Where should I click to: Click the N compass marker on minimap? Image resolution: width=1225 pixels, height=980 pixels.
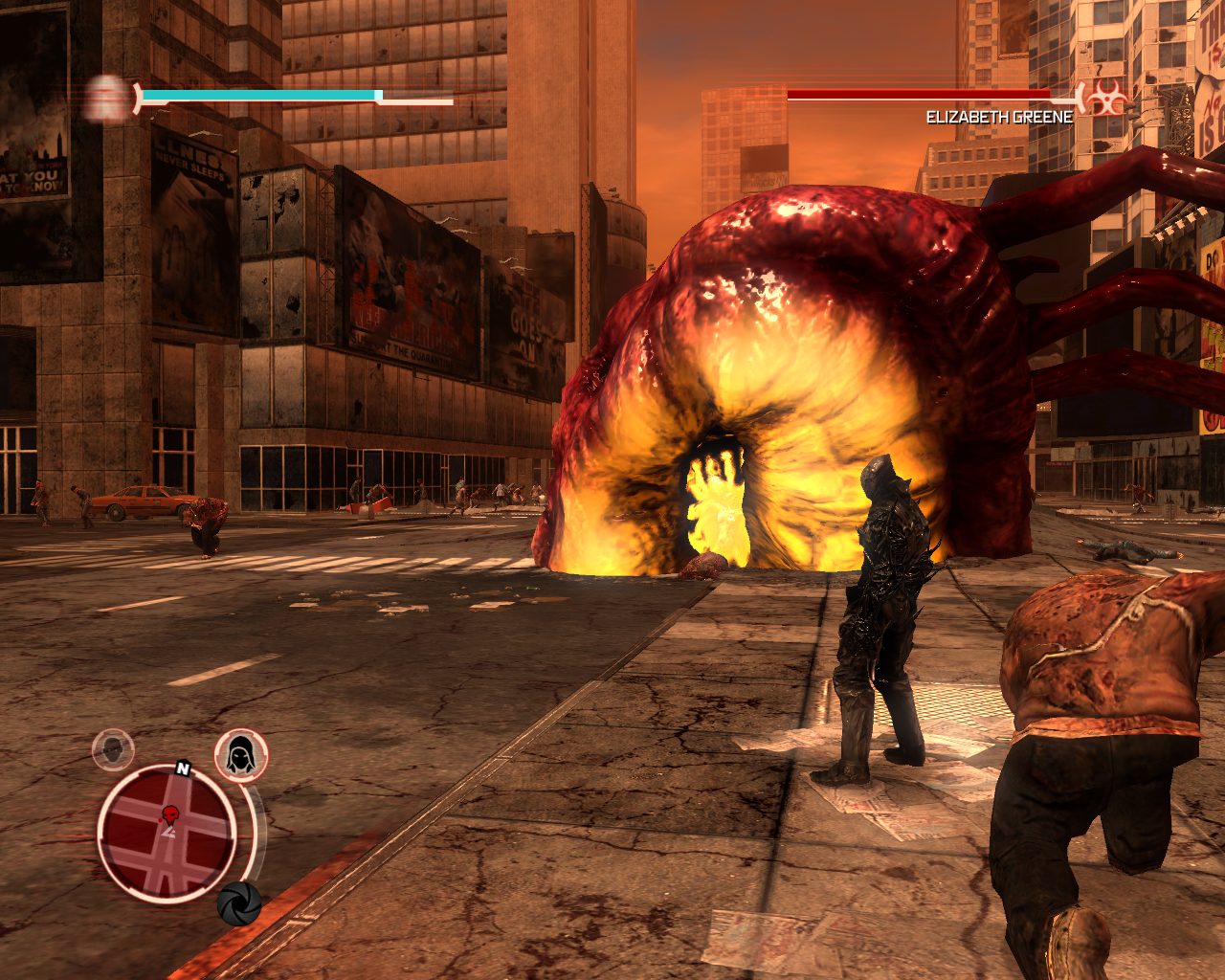click(x=181, y=768)
